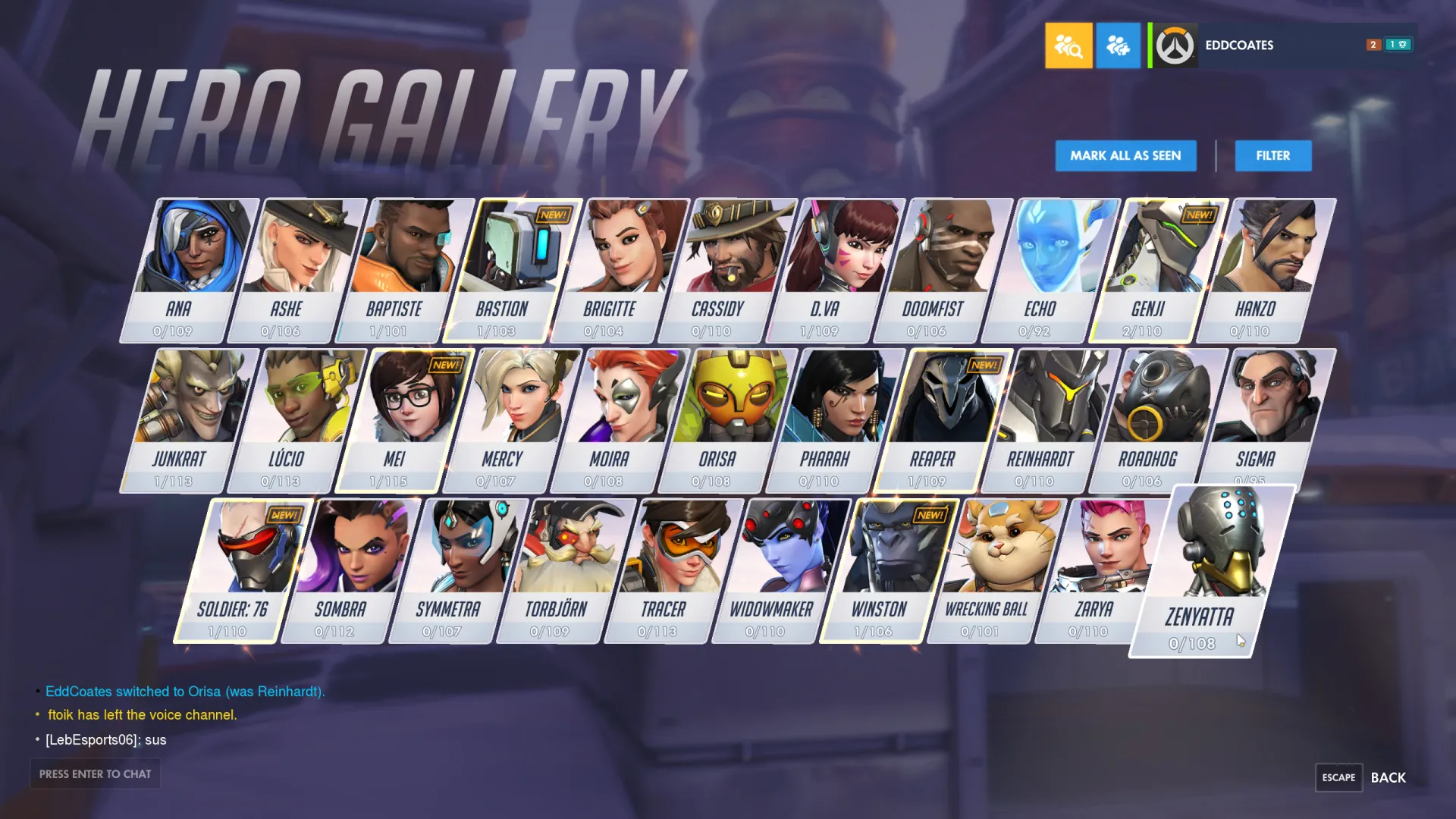1456x819 pixels.
Task: Click the ESCAPE key indicator
Action: [x=1338, y=777]
